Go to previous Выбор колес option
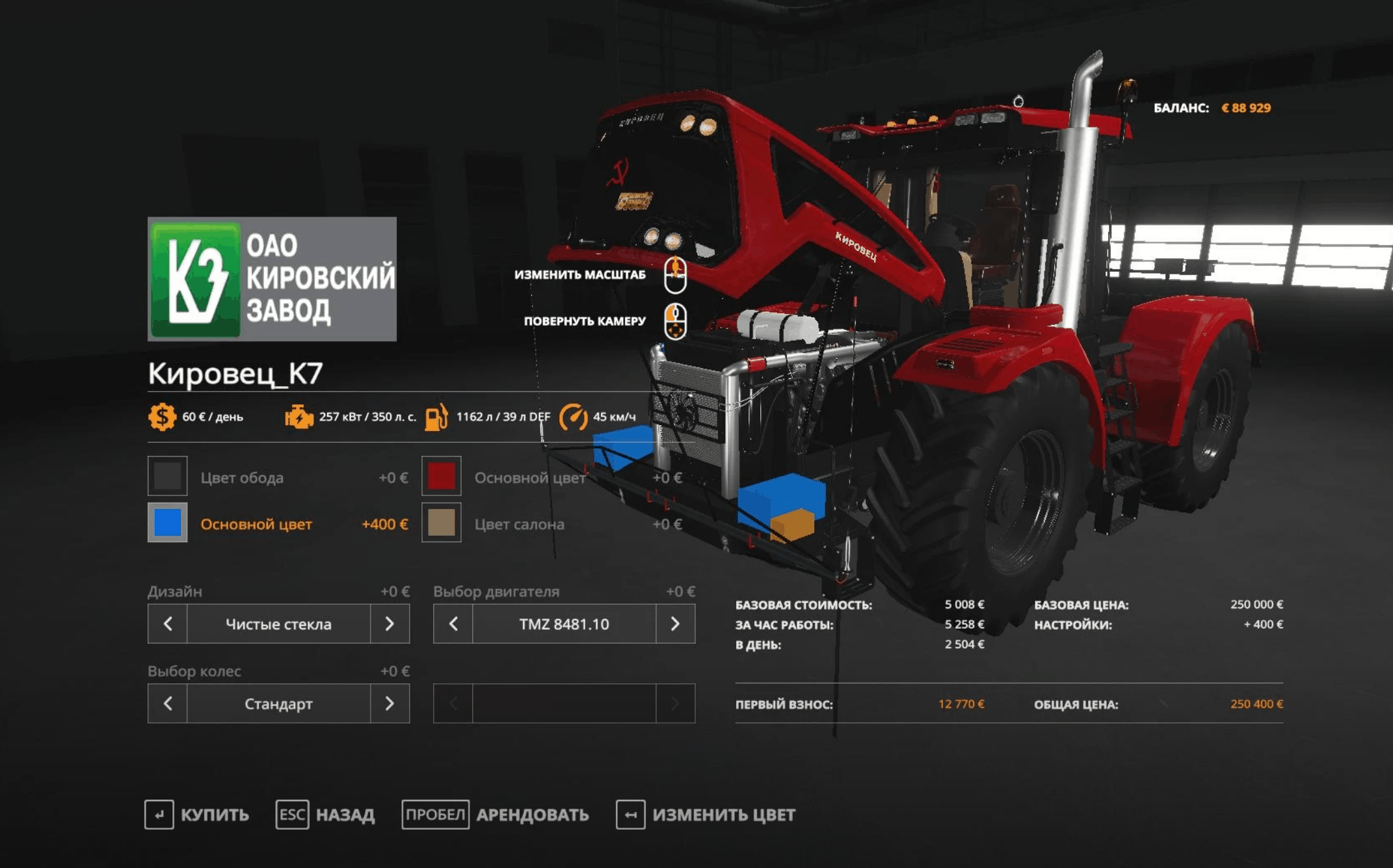Viewport: 1393px width, 868px height. tap(168, 703)
